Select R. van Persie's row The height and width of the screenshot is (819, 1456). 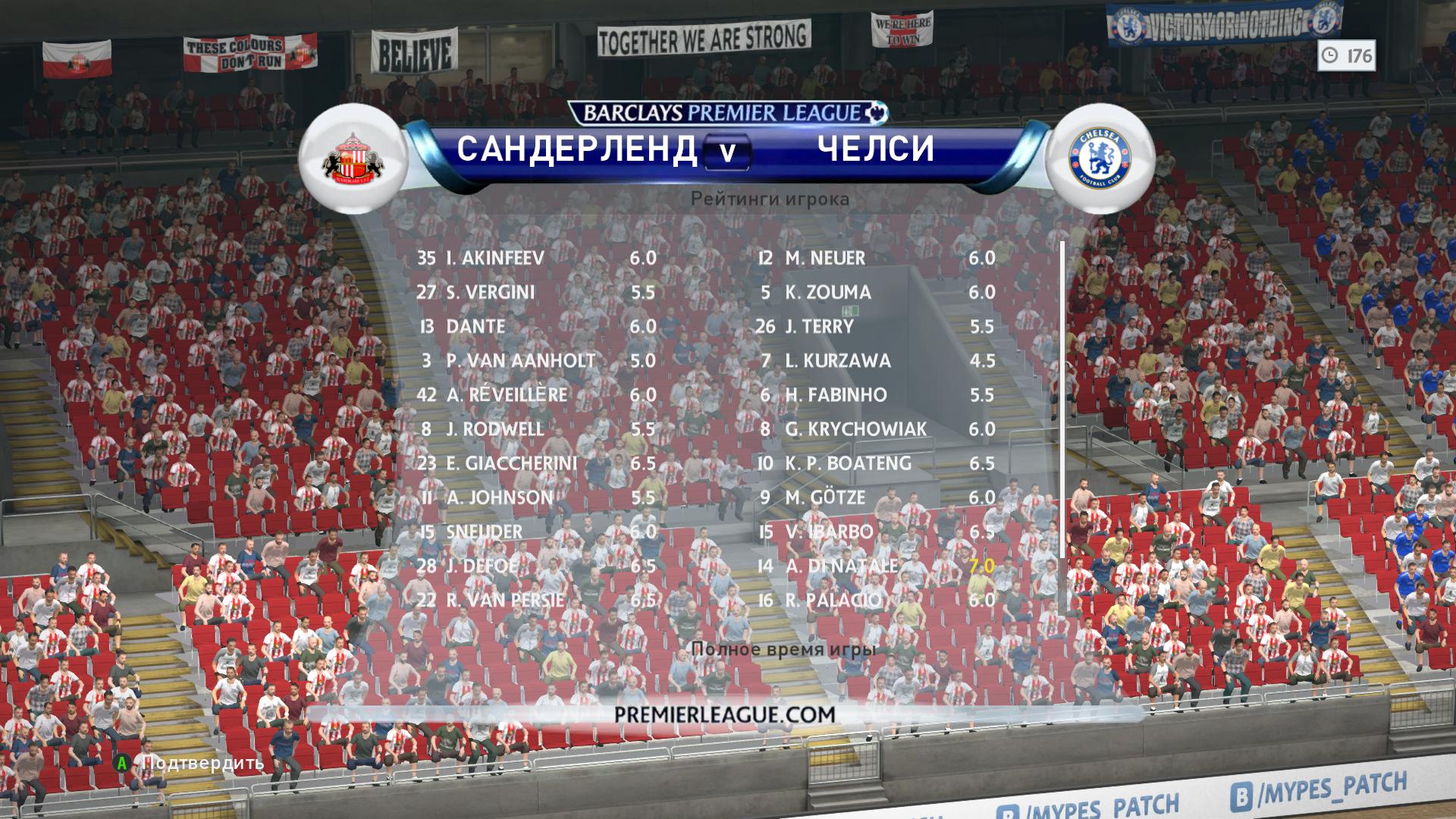535,600
